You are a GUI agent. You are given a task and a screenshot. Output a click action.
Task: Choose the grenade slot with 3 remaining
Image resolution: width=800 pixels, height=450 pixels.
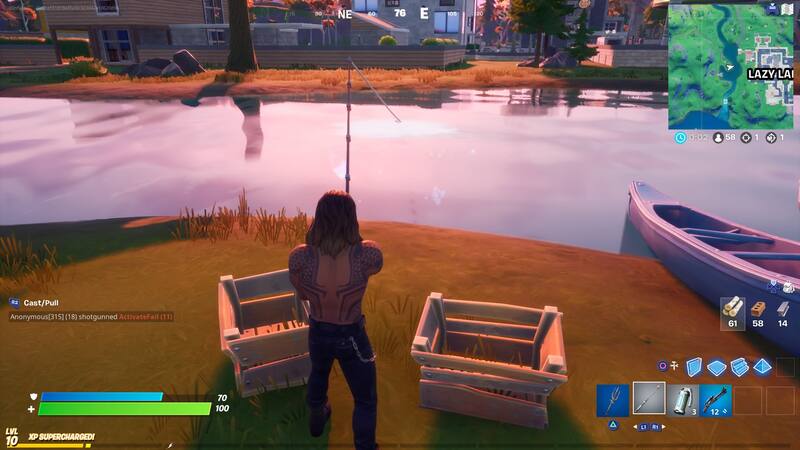click(x=682, y=400)
